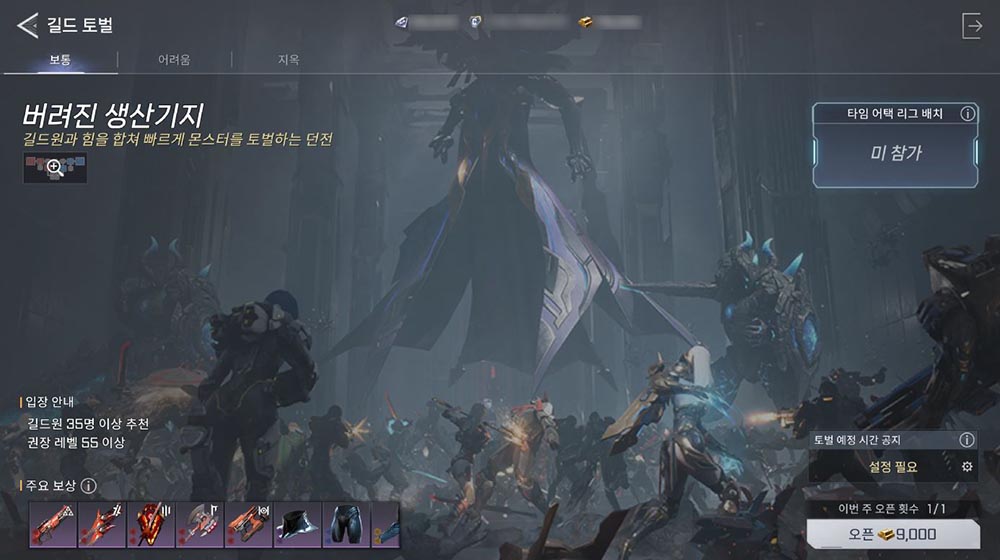Switch to the 지옥 difficulty tab

click(x=288, y=60)
